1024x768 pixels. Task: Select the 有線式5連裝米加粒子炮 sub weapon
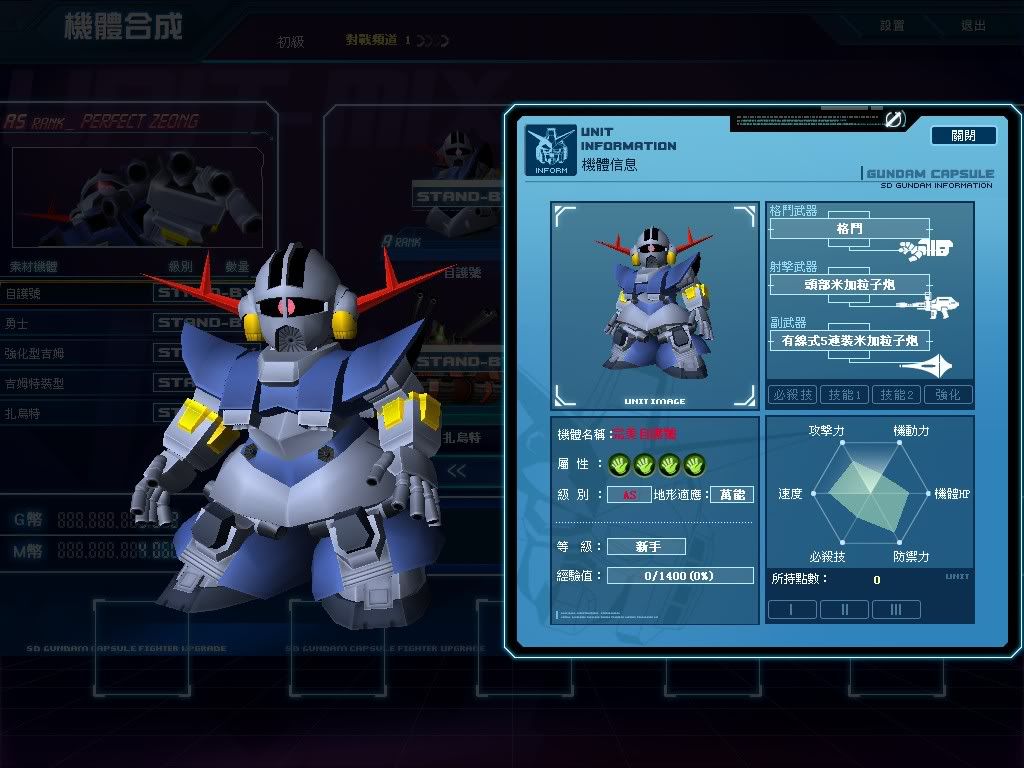(849, 341)
